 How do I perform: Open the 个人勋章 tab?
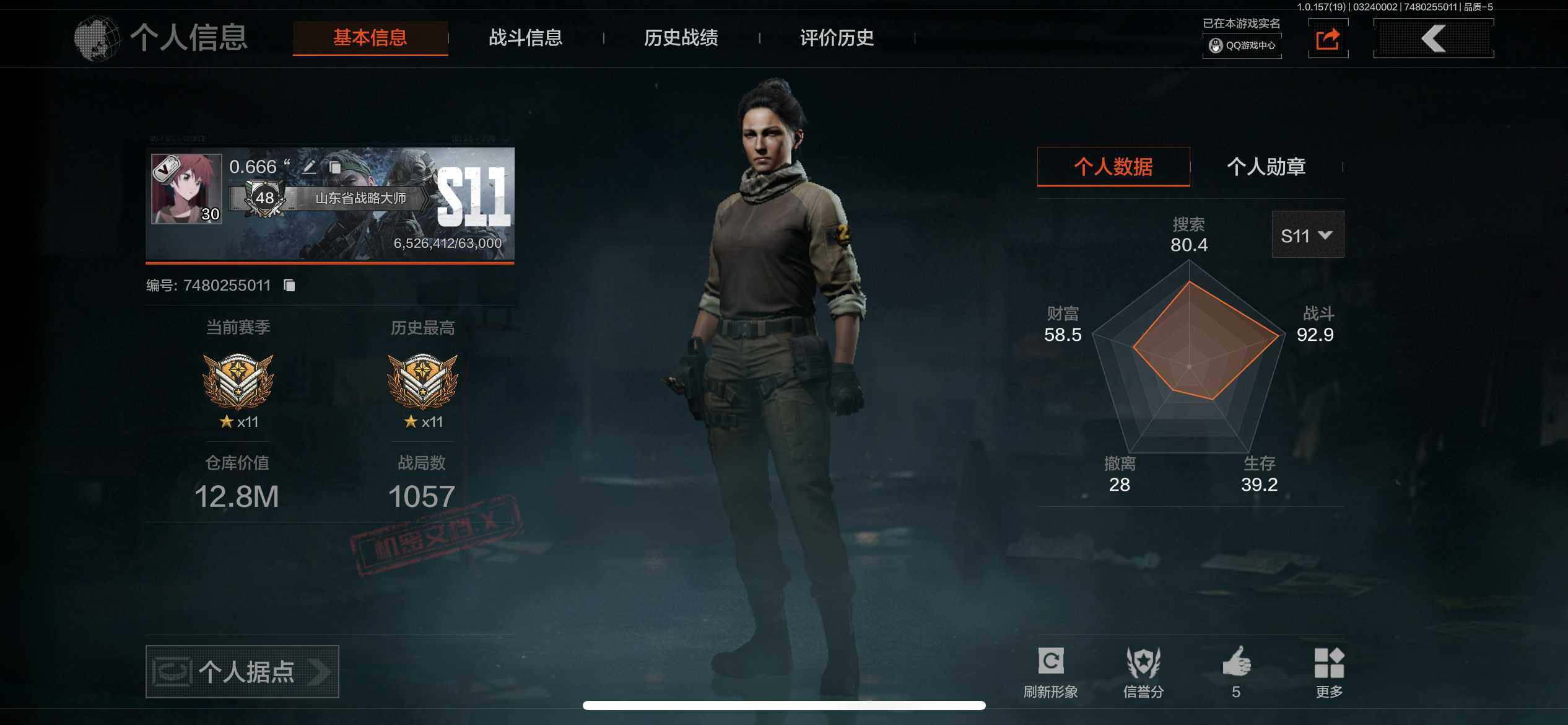(x=1266, y=166)
